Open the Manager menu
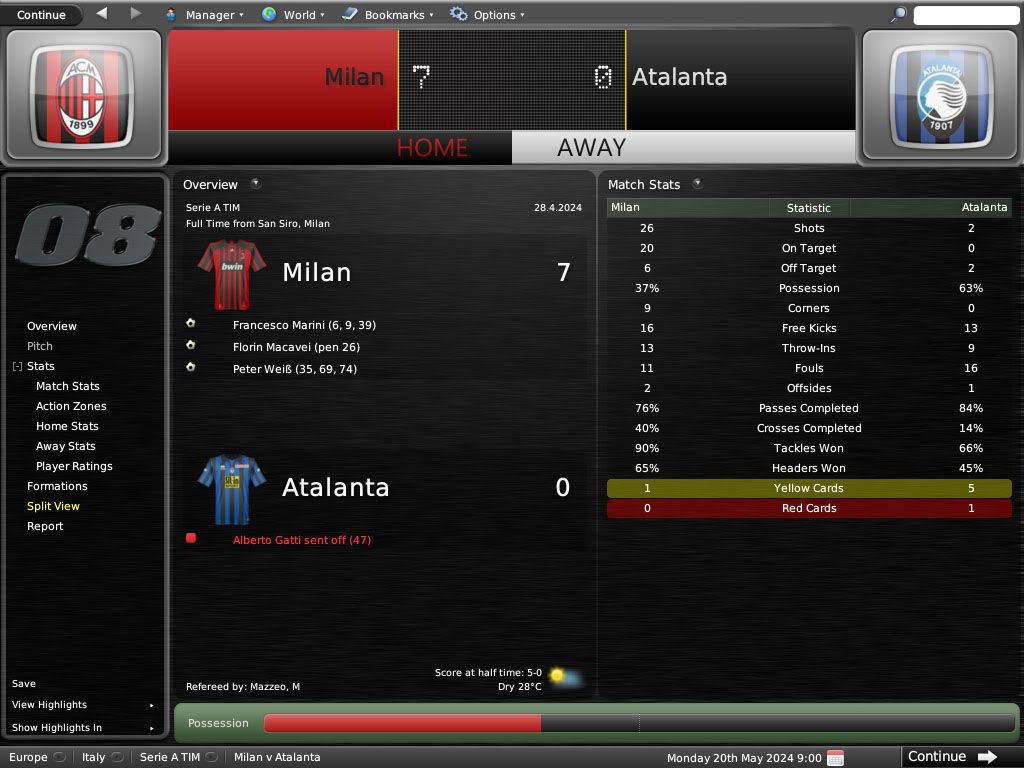Image resolution: width=1024 pixels, height=768 pixels. 204,15
